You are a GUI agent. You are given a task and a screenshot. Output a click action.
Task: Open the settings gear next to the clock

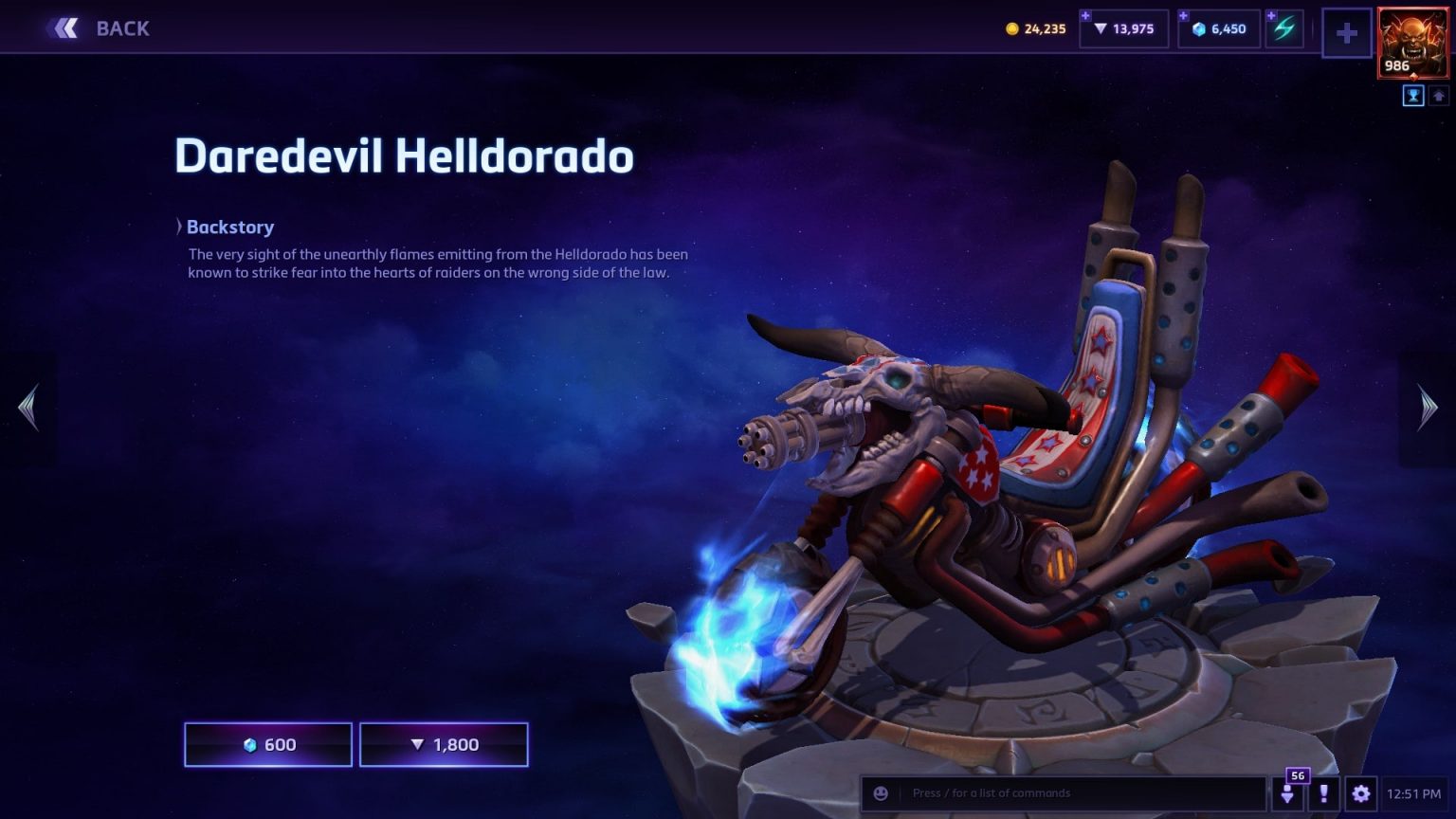point(1362,793)
